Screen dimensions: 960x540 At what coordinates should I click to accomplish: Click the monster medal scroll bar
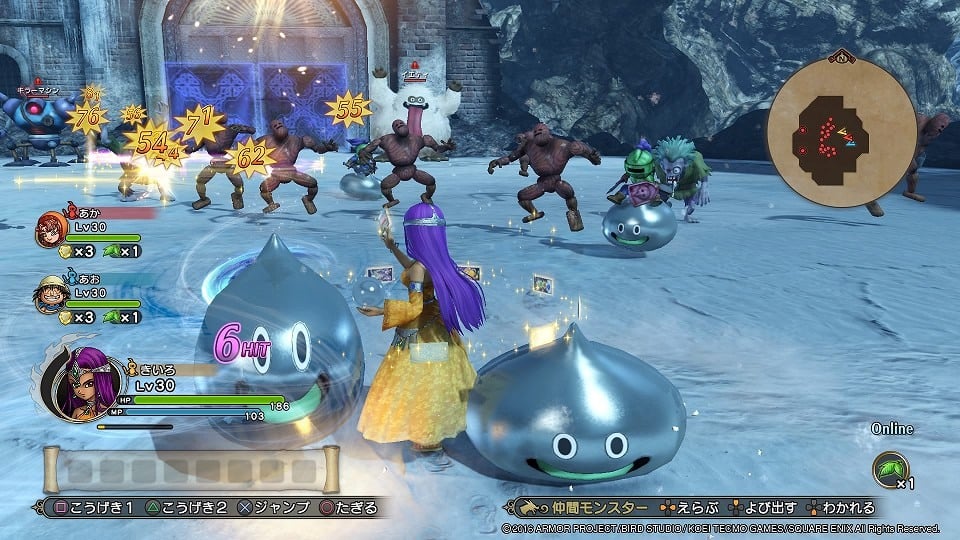[x=190, y=470]
